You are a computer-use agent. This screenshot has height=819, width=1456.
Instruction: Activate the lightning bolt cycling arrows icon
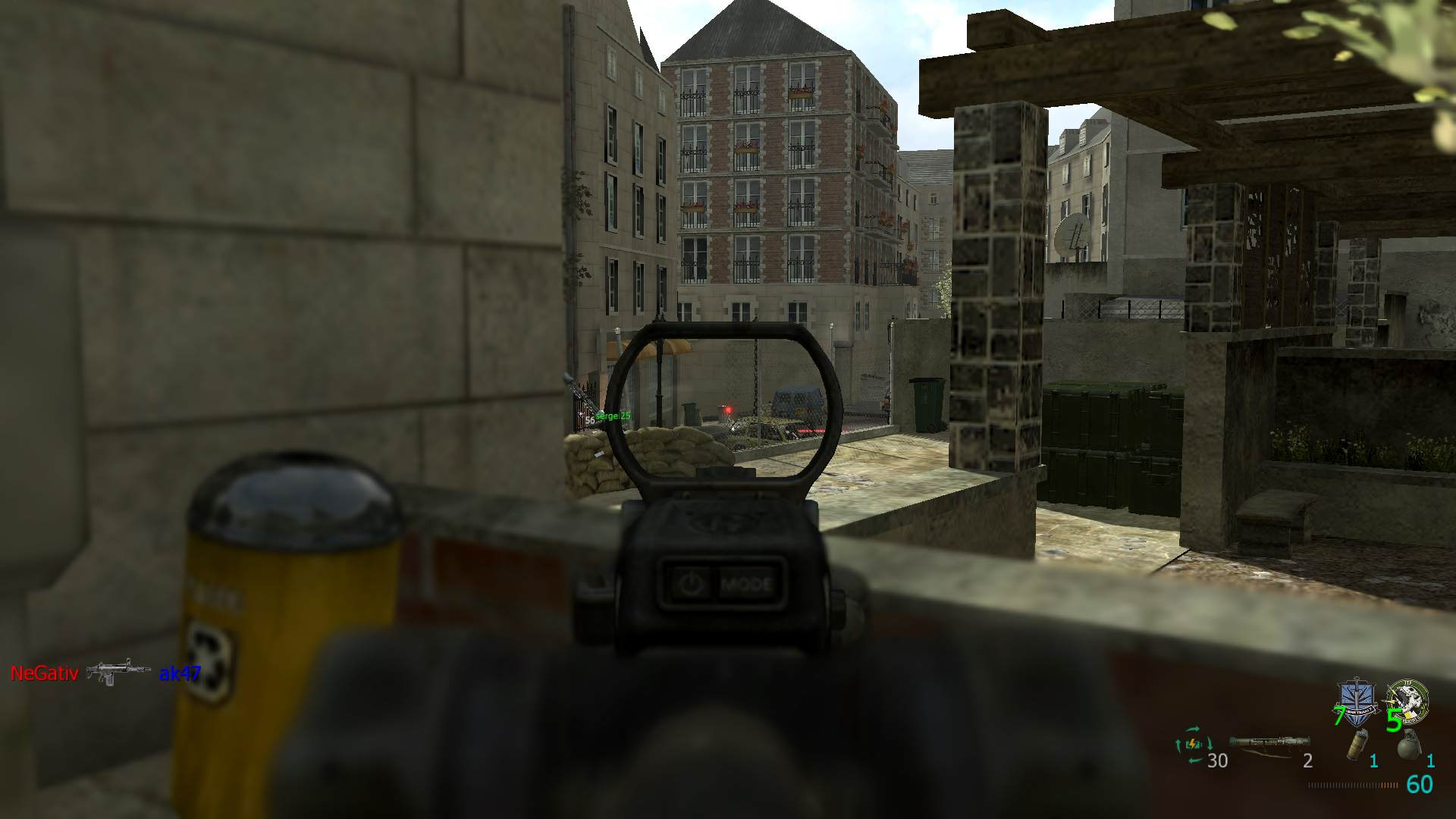[1193, 745]
